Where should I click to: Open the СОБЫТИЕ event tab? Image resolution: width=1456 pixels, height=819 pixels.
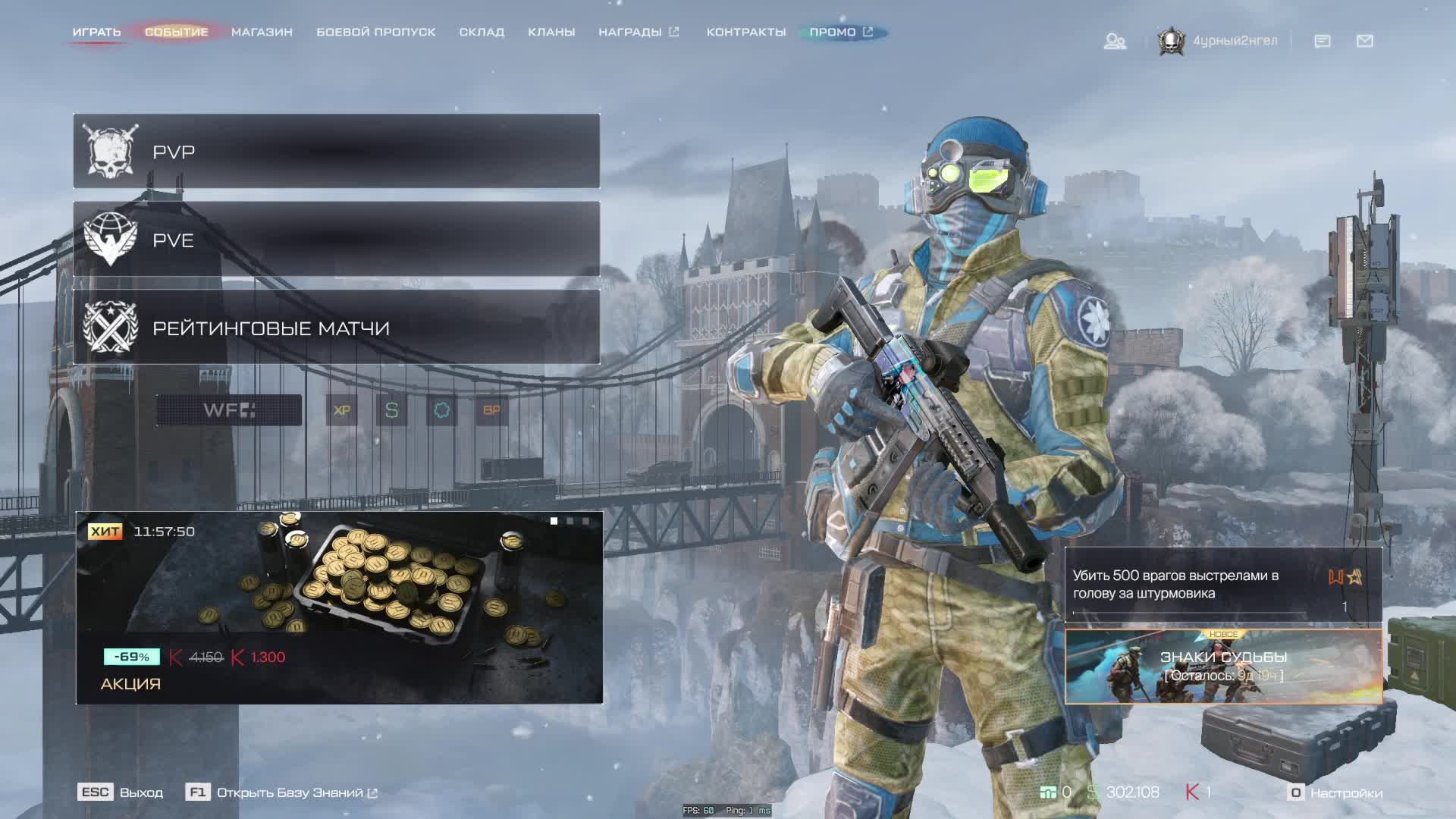point(176,32)
